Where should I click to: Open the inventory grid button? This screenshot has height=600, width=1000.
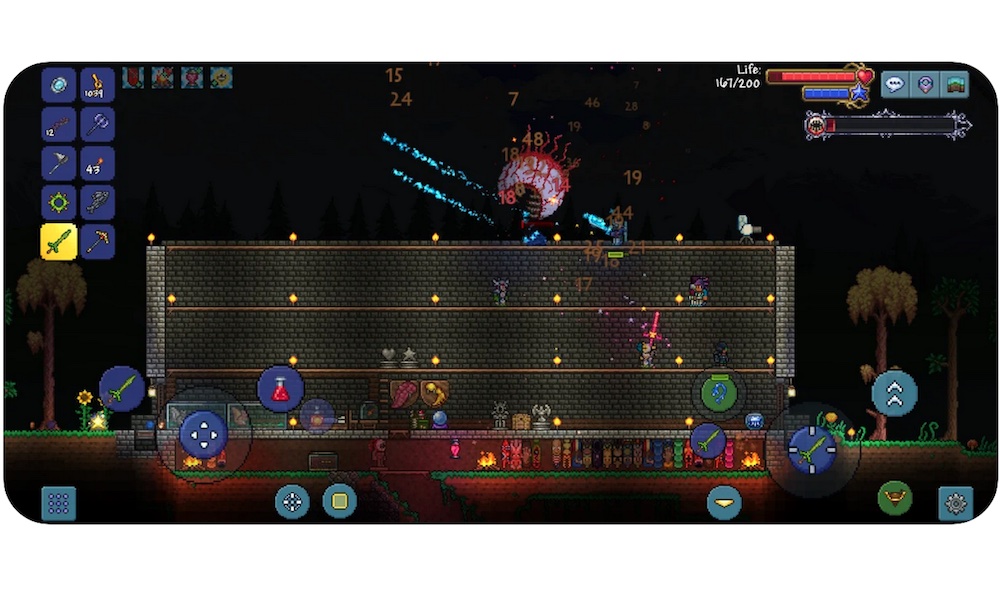point(59,503)
